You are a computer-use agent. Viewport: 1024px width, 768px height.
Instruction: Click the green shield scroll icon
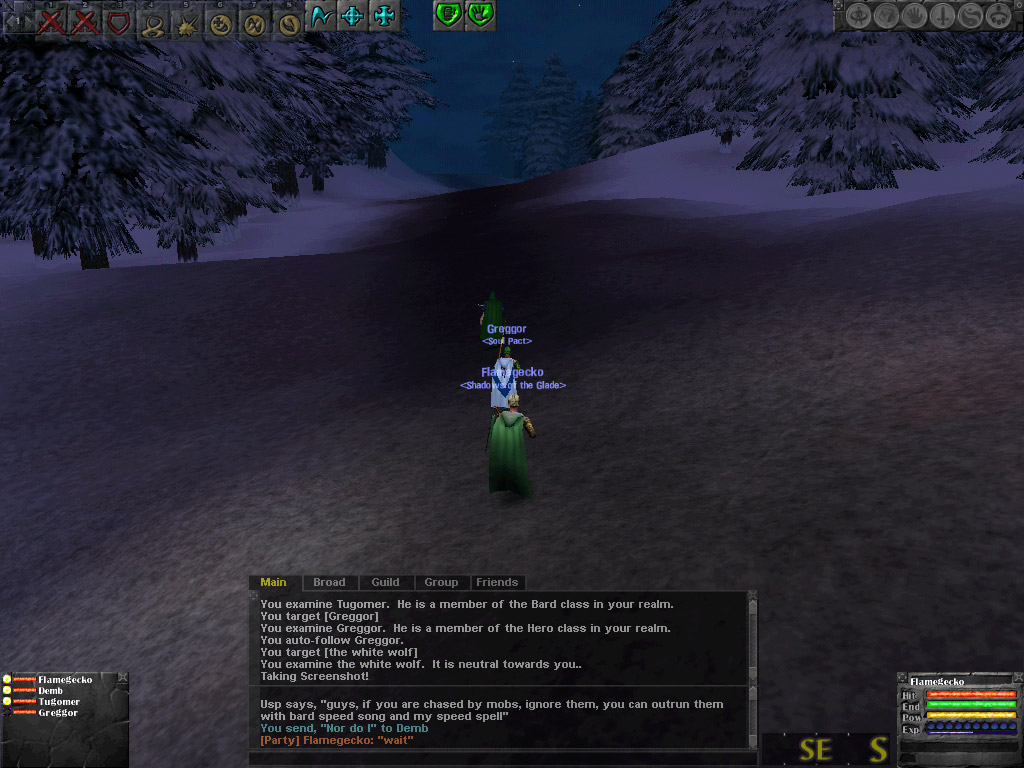click(449, 15)
